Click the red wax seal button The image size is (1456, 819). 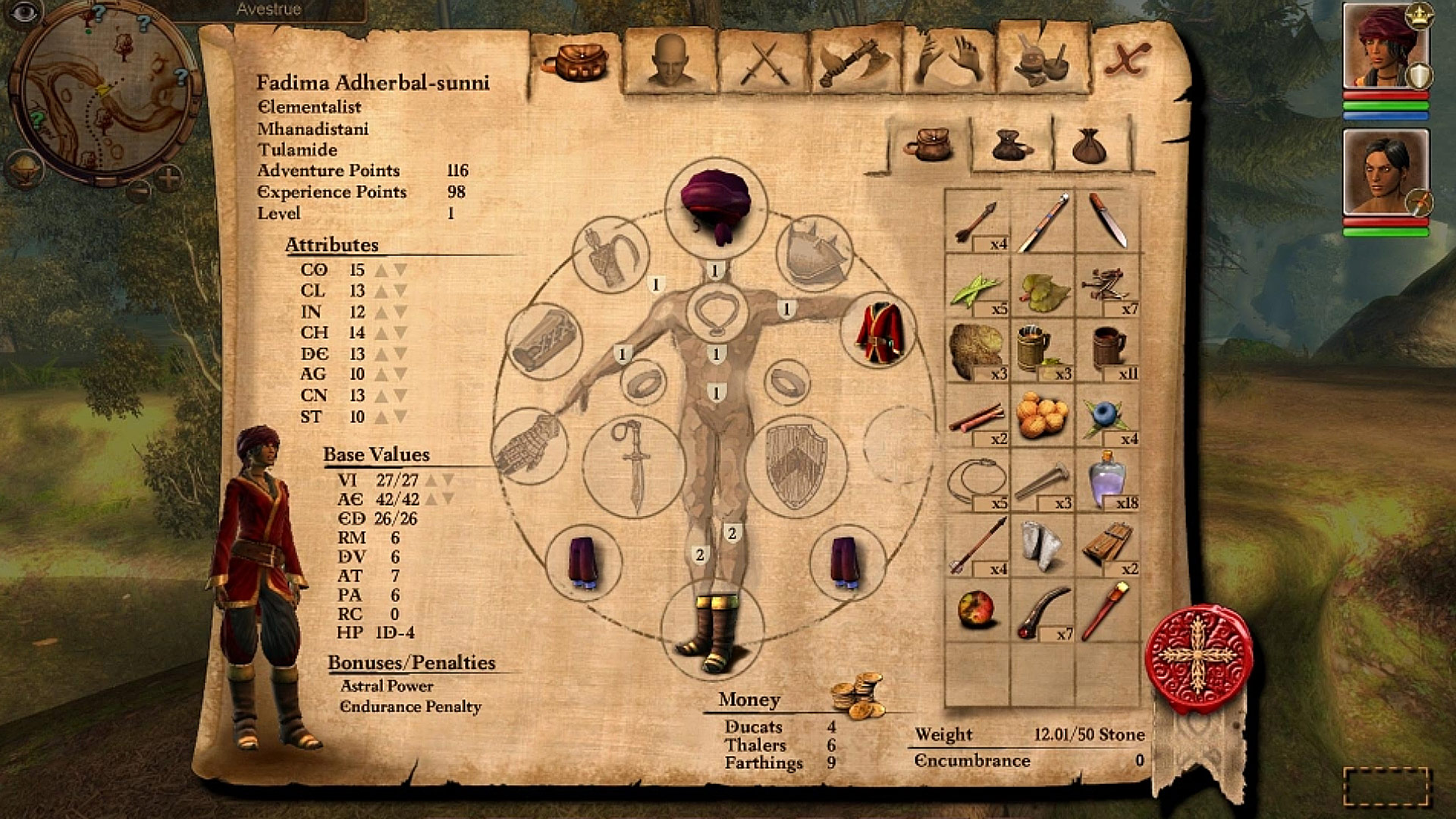tap(1198, 656)
